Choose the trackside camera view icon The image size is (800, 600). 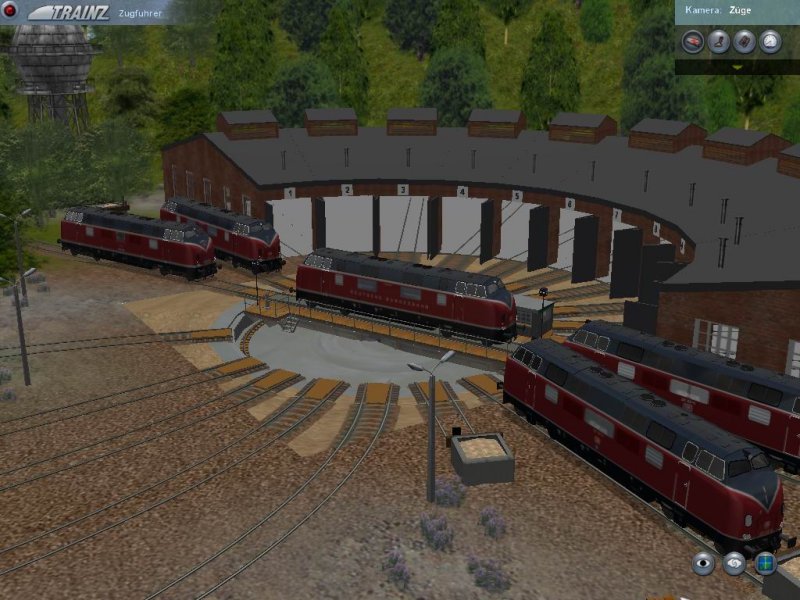click(x=743, y=41)
